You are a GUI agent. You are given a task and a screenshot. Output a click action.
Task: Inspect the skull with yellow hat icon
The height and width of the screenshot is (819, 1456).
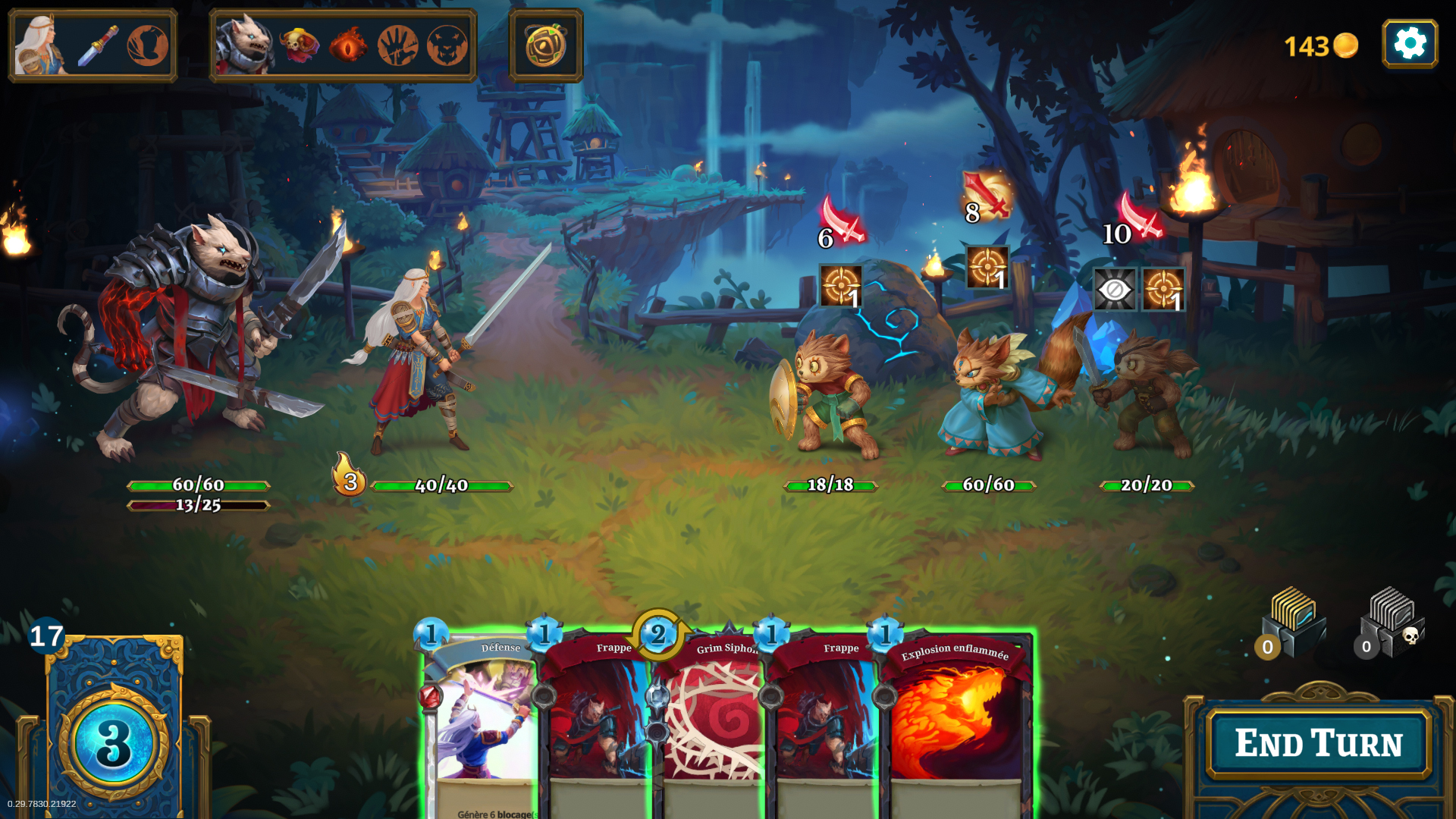[300, 45]
